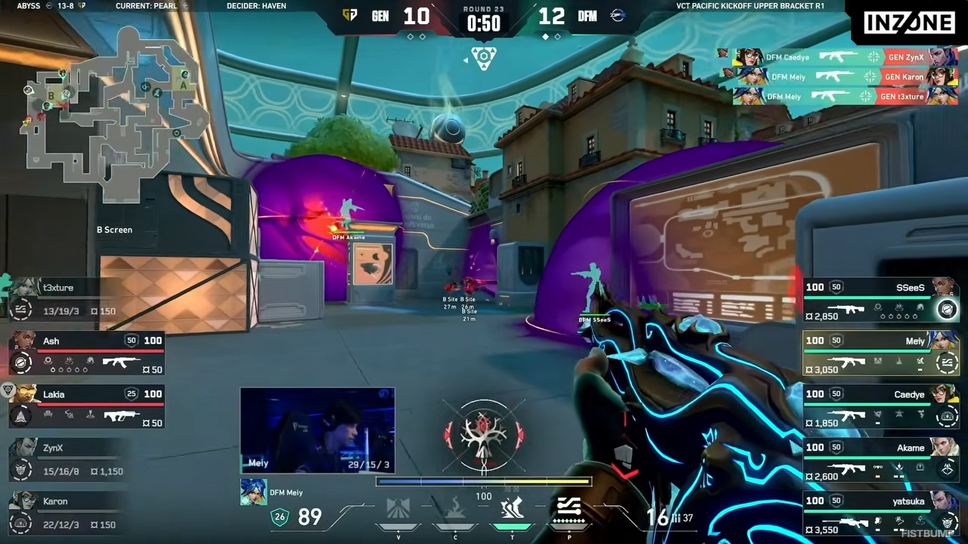
Task: Open Meiy's player webcam feed
Action: pyautogui.click(x=317, y=430)
